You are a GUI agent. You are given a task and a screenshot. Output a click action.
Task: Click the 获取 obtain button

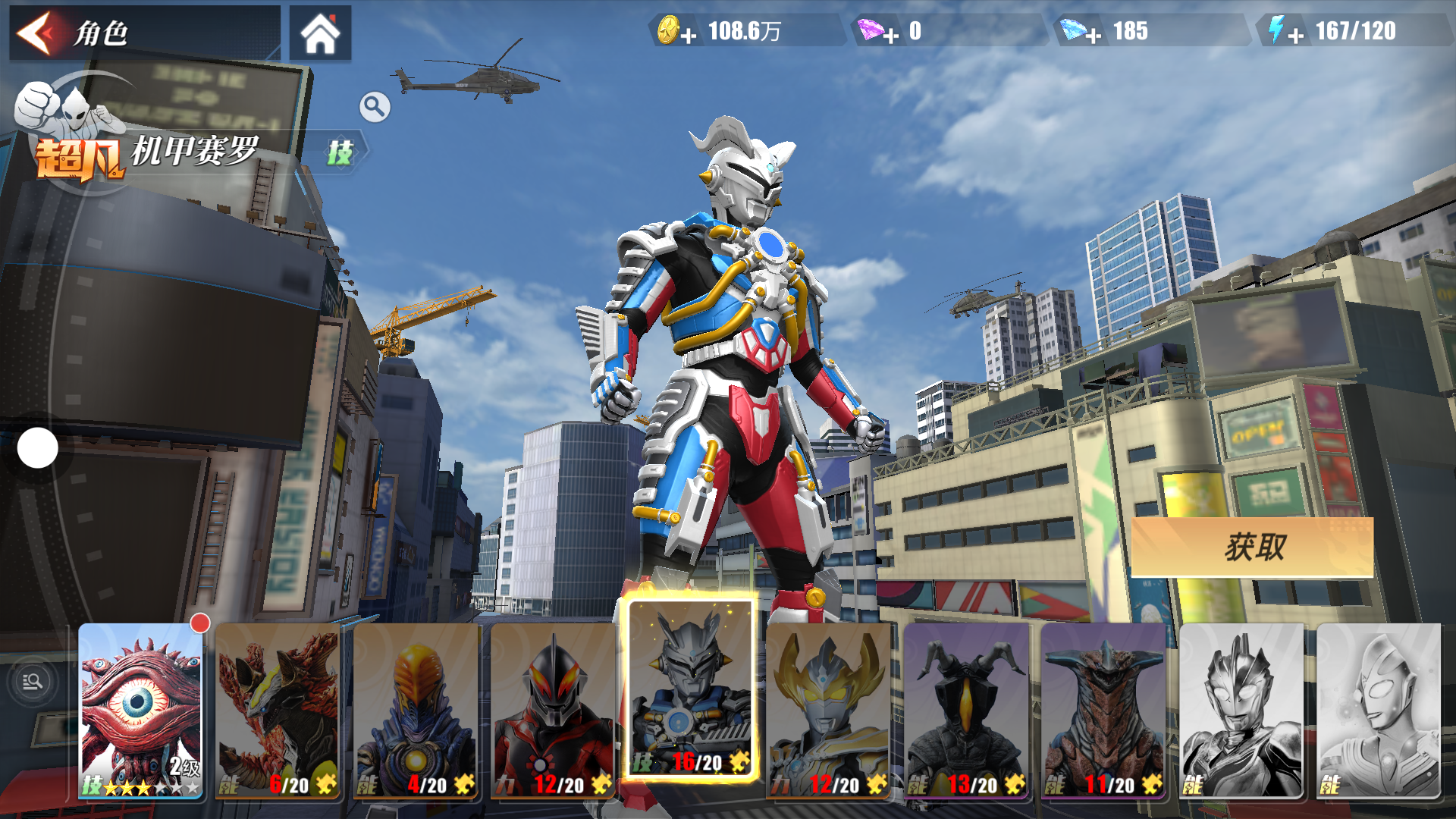click(1252, 547)
